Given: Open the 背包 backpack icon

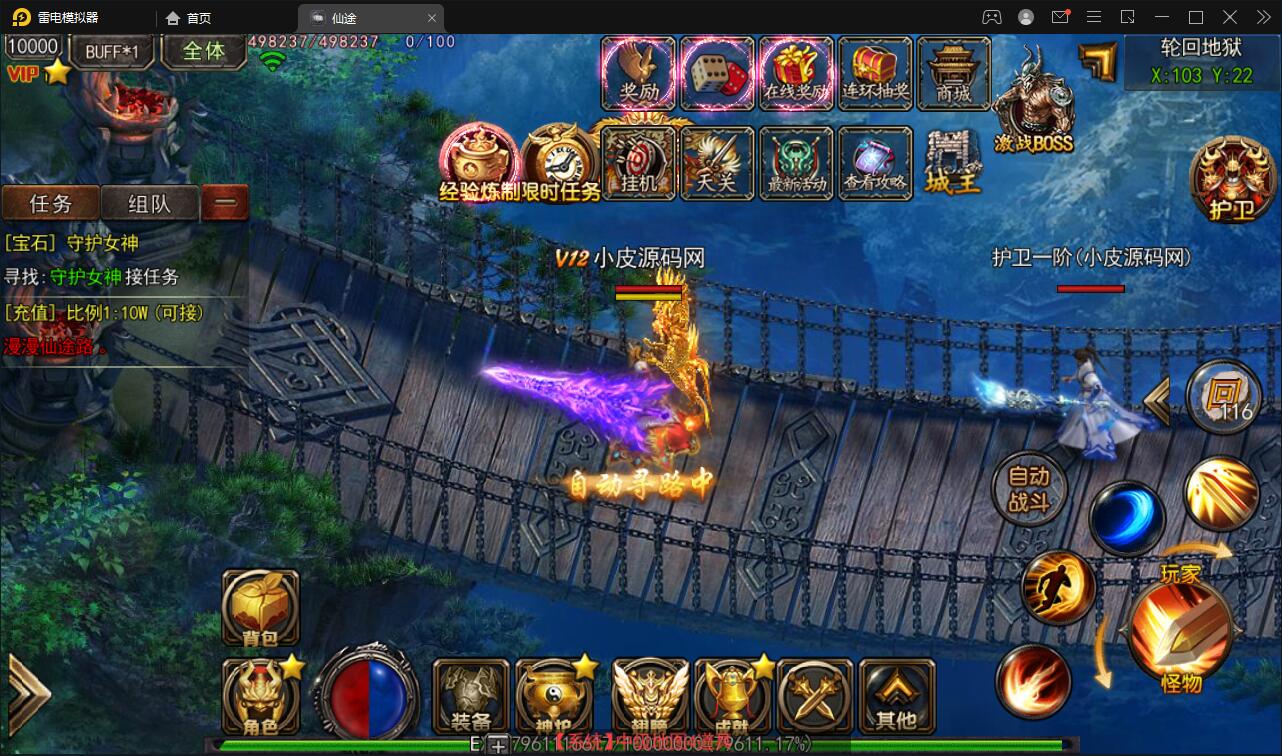Looking at the screenshot, I should [x=260, y=608].
